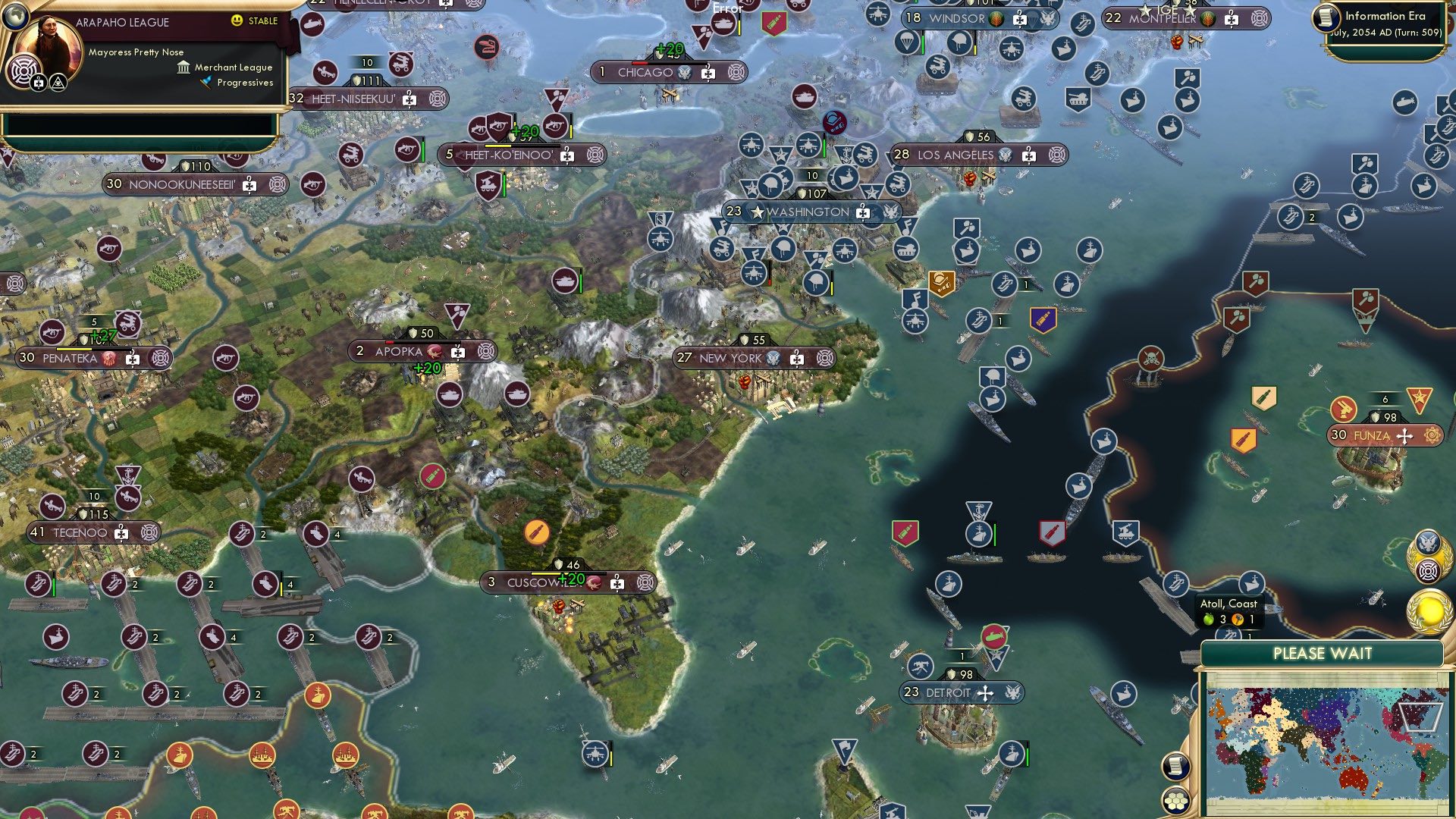
Task: Click the Progressives flag icon on the leader panel
Action: (x=206, y=85)
